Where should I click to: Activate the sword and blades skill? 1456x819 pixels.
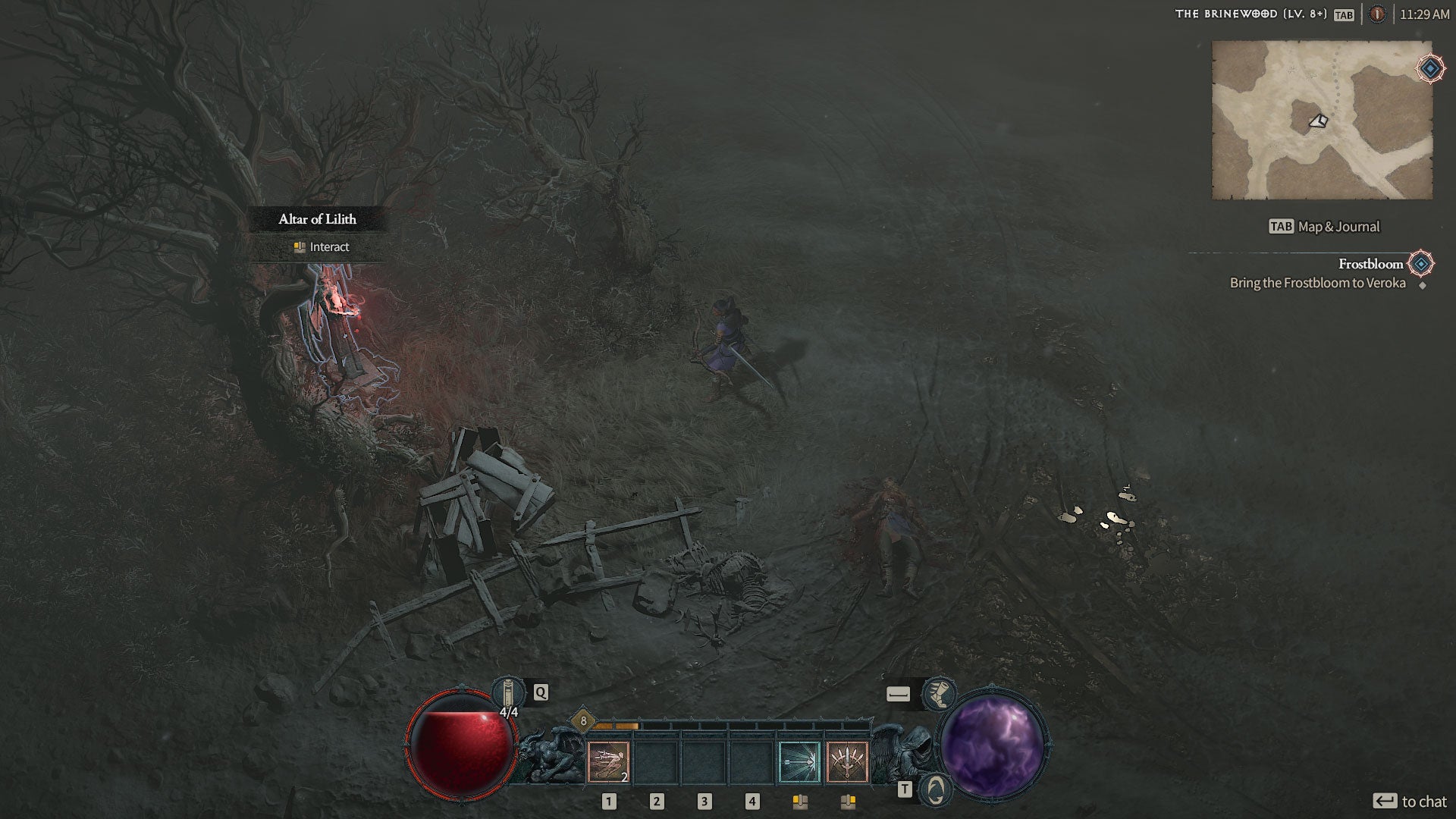(x=847, y=761)
